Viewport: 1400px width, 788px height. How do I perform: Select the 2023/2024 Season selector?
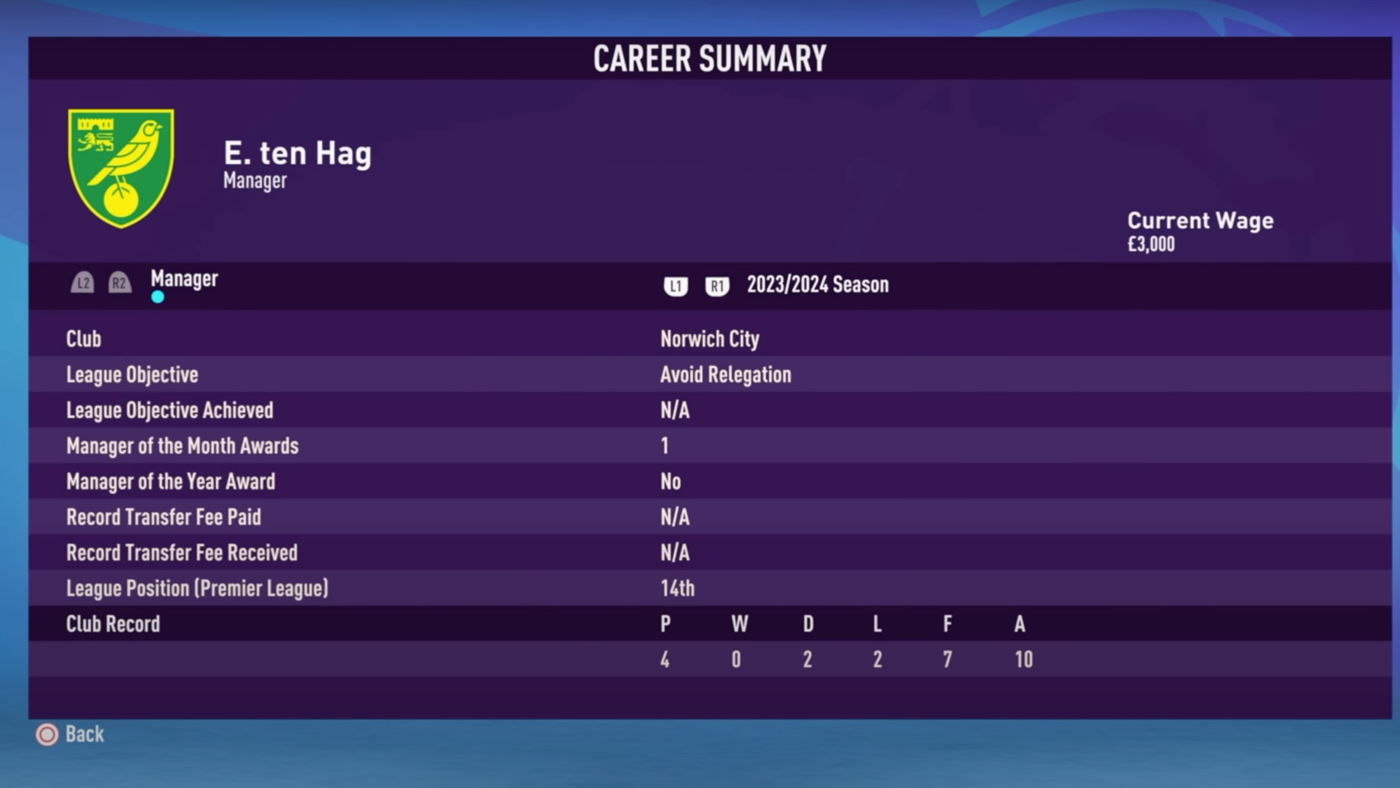tap(817, 285)
